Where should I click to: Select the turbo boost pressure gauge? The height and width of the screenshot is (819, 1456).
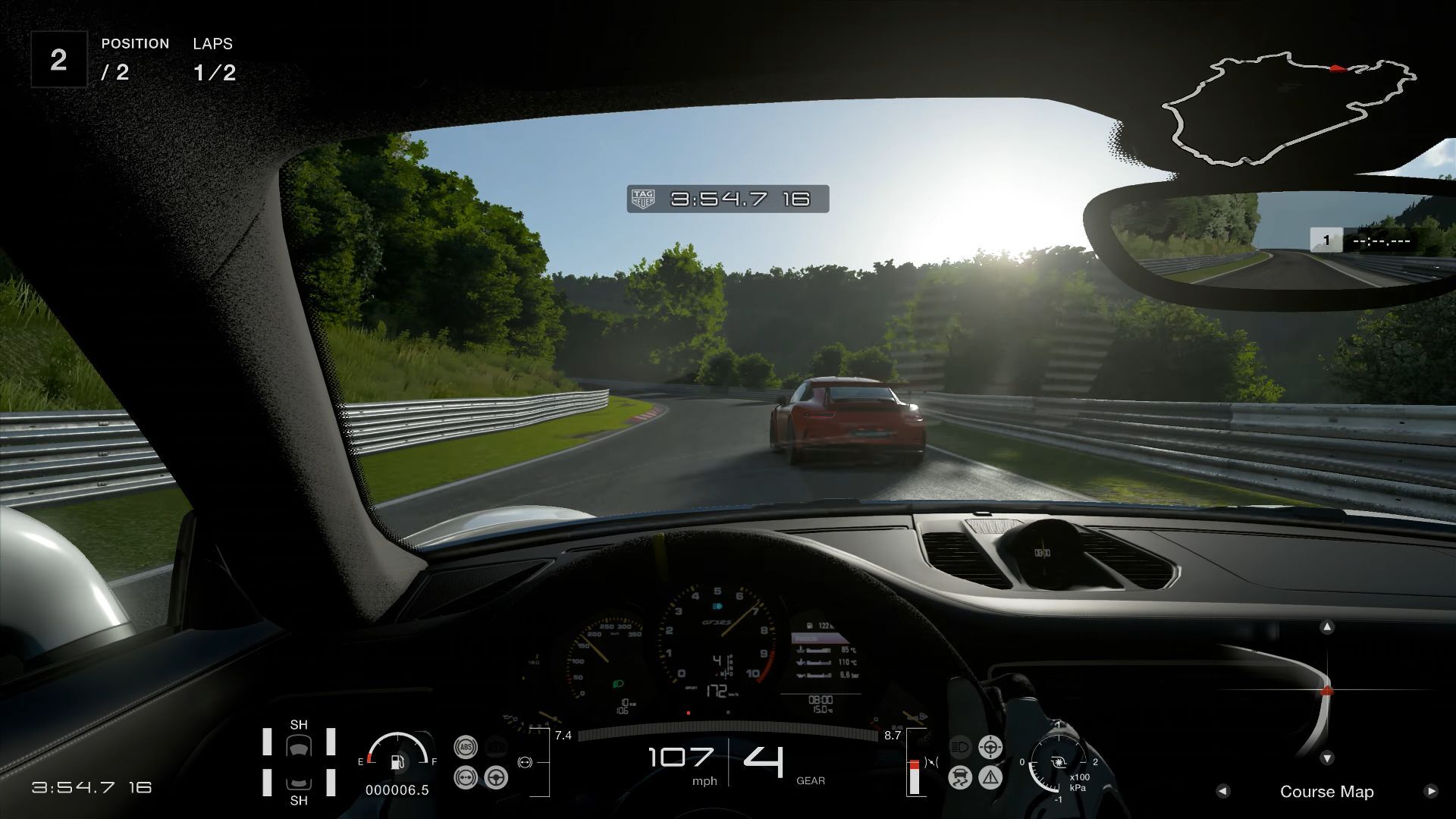1058,762
